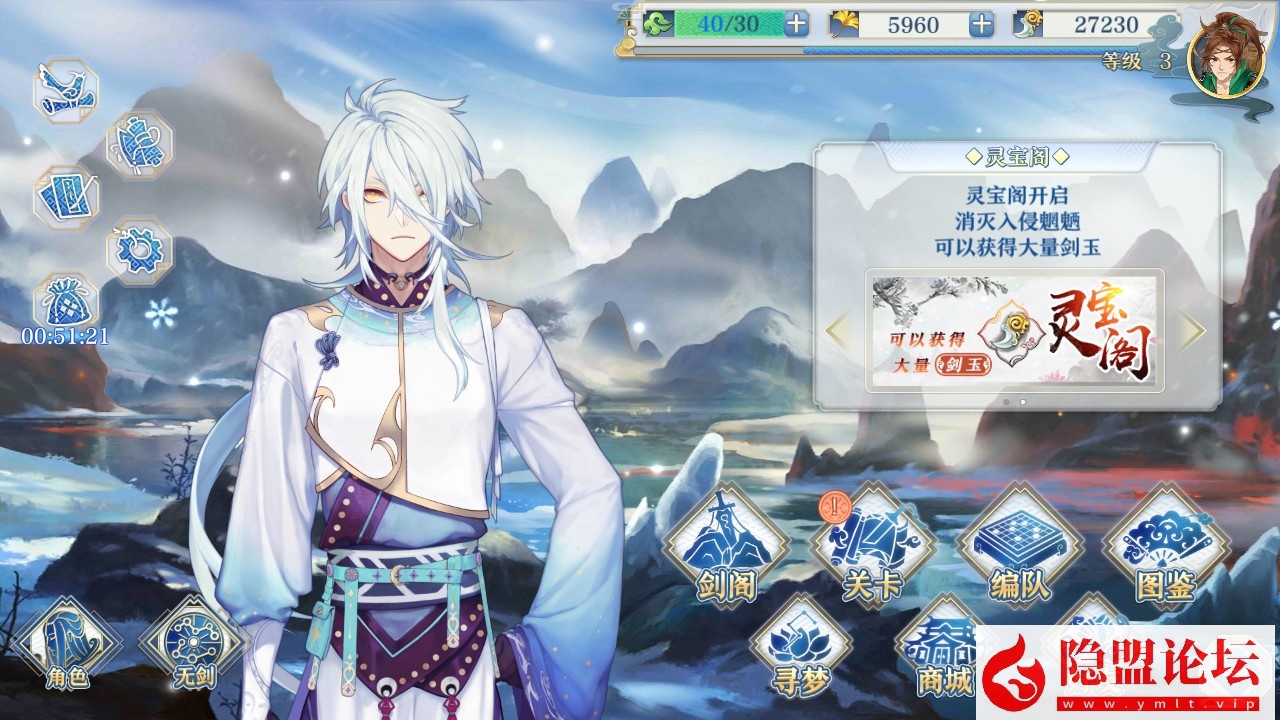Click the 隐盟论坛 watermark logo
The height and width of the screenshot is (720, 1280).
point(1127,672)
